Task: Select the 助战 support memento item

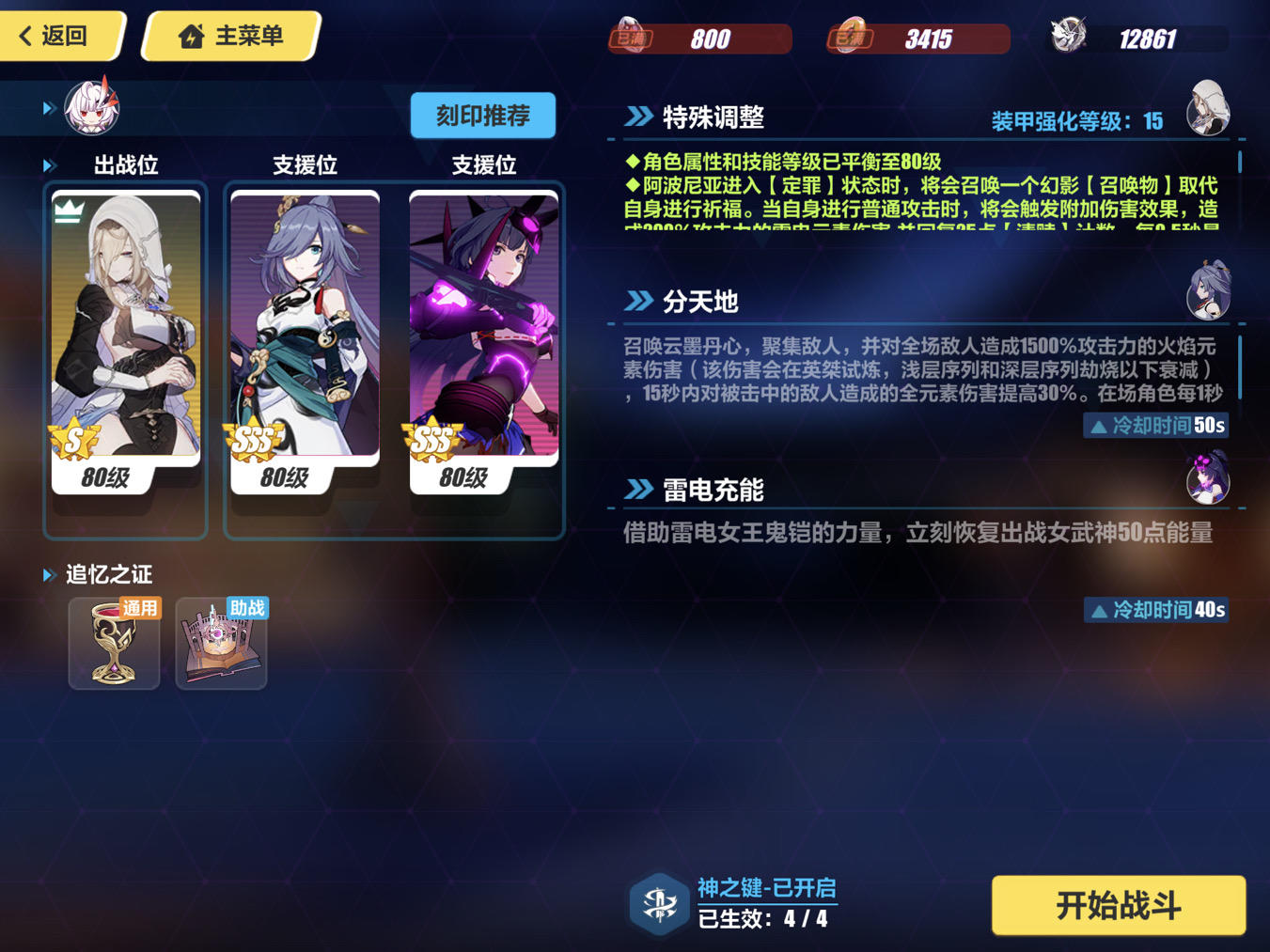Action: point(221,643)
